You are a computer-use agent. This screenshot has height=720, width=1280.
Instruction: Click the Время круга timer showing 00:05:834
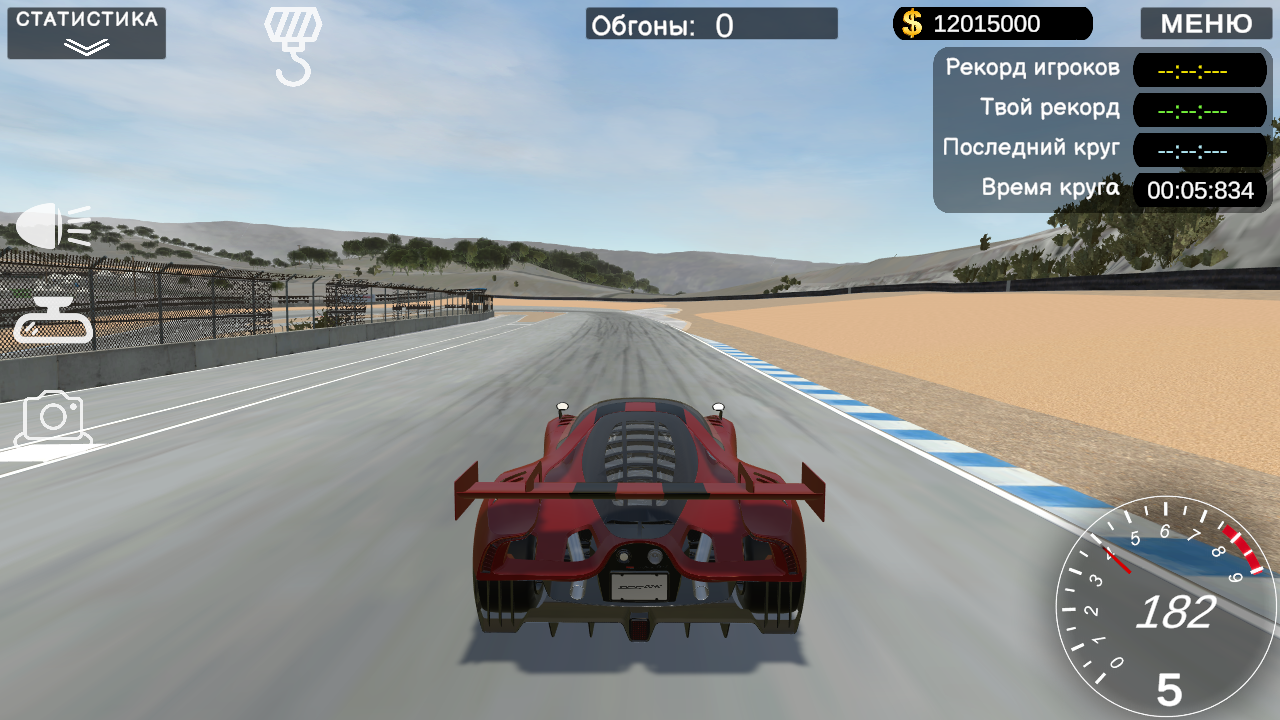coord(1200,190)
